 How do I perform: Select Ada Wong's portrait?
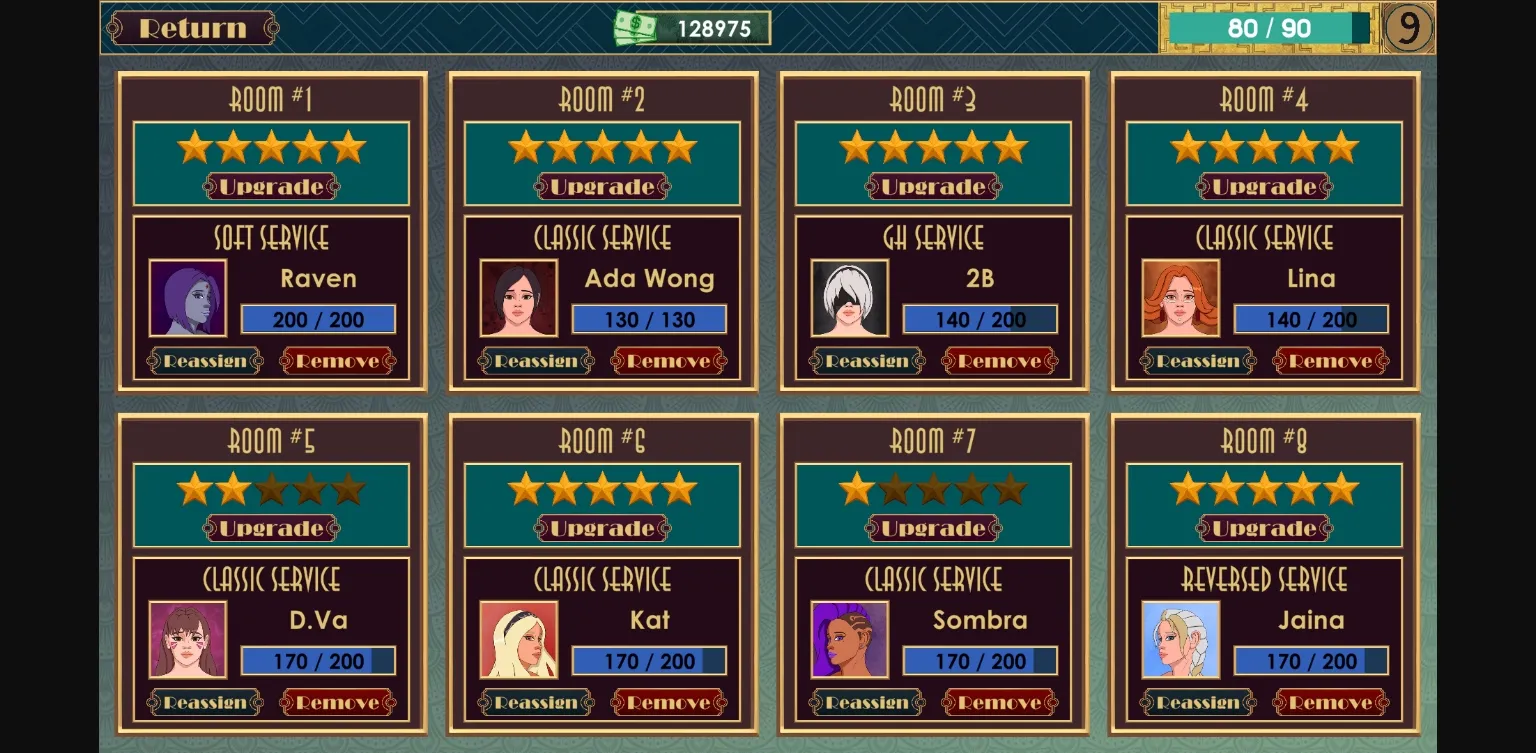(519, 298)
